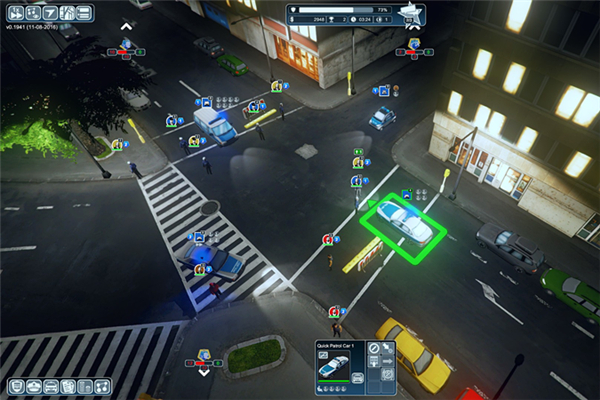Image resolution: width=600 pixels, height=400 pixels.
Task: Click the cancel order icon in unit panel
Action: pos(373,349)
